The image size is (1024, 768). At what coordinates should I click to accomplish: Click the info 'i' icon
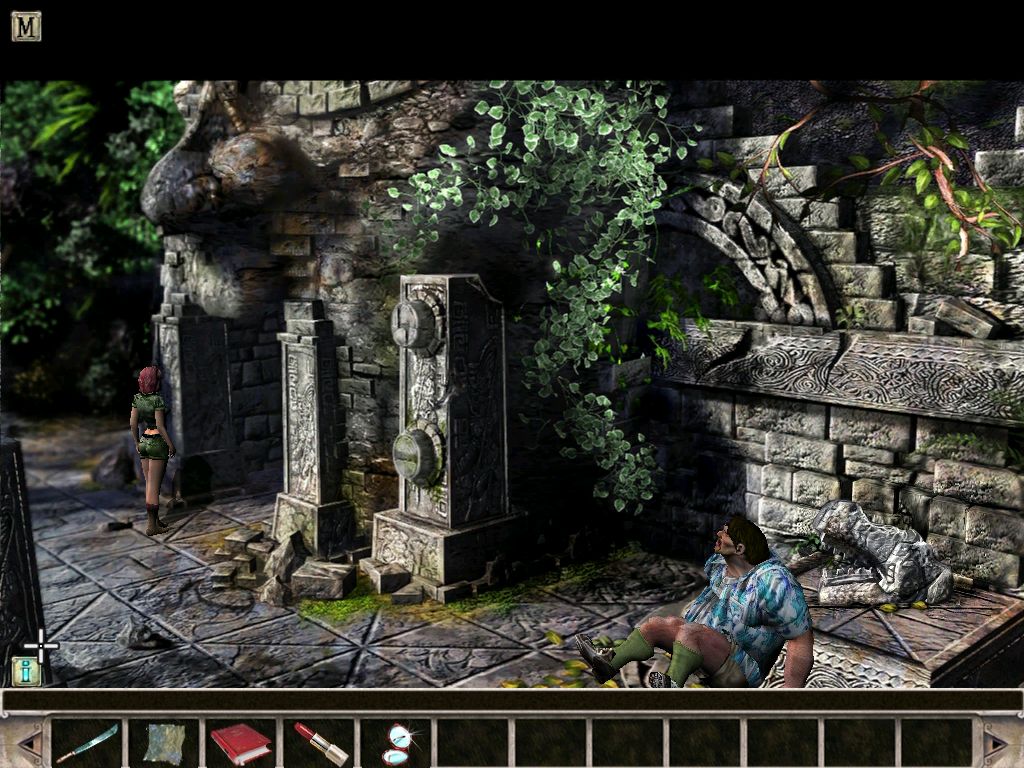[26, 671]
